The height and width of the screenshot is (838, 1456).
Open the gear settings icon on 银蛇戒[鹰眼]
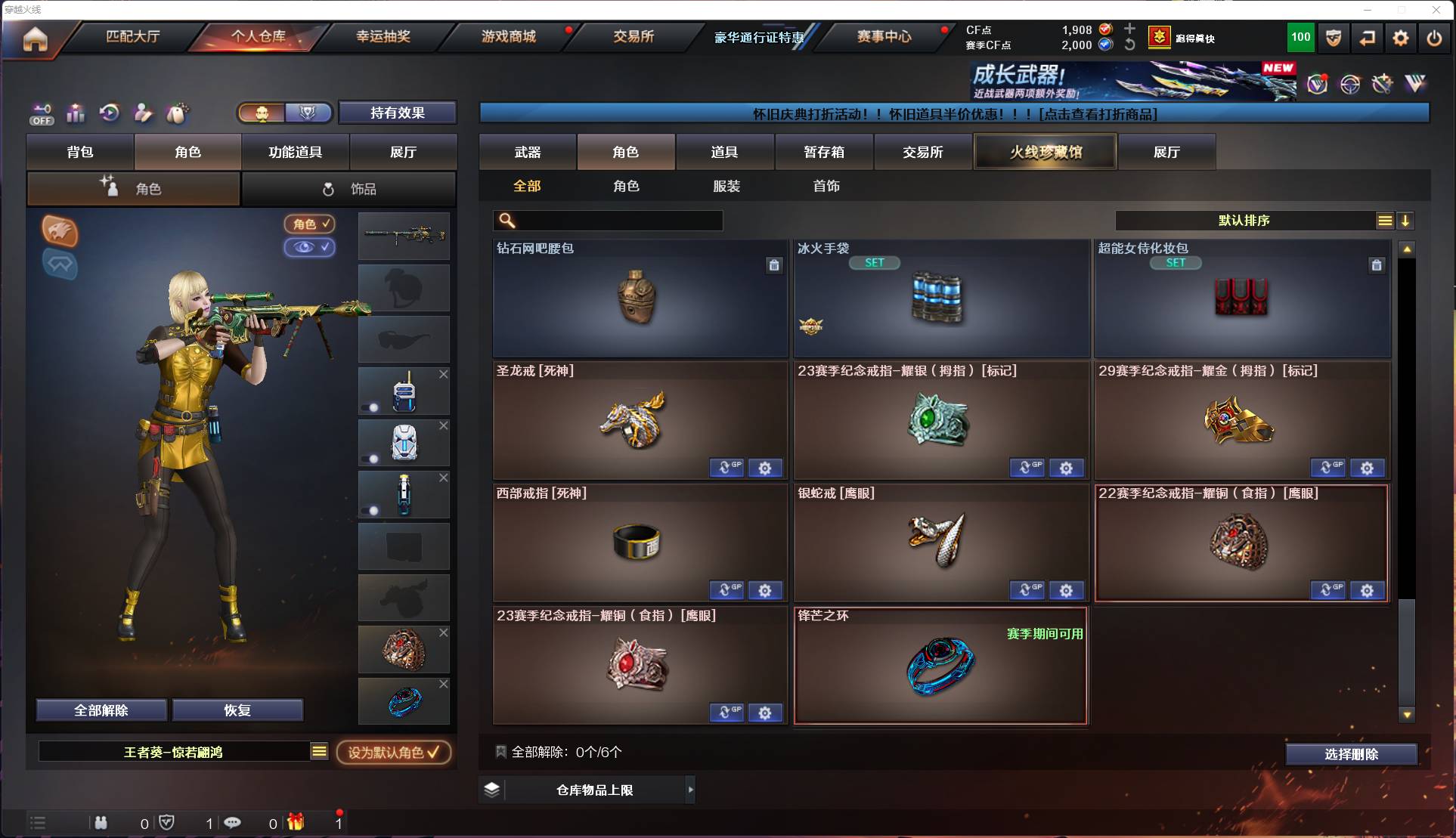1066,590
